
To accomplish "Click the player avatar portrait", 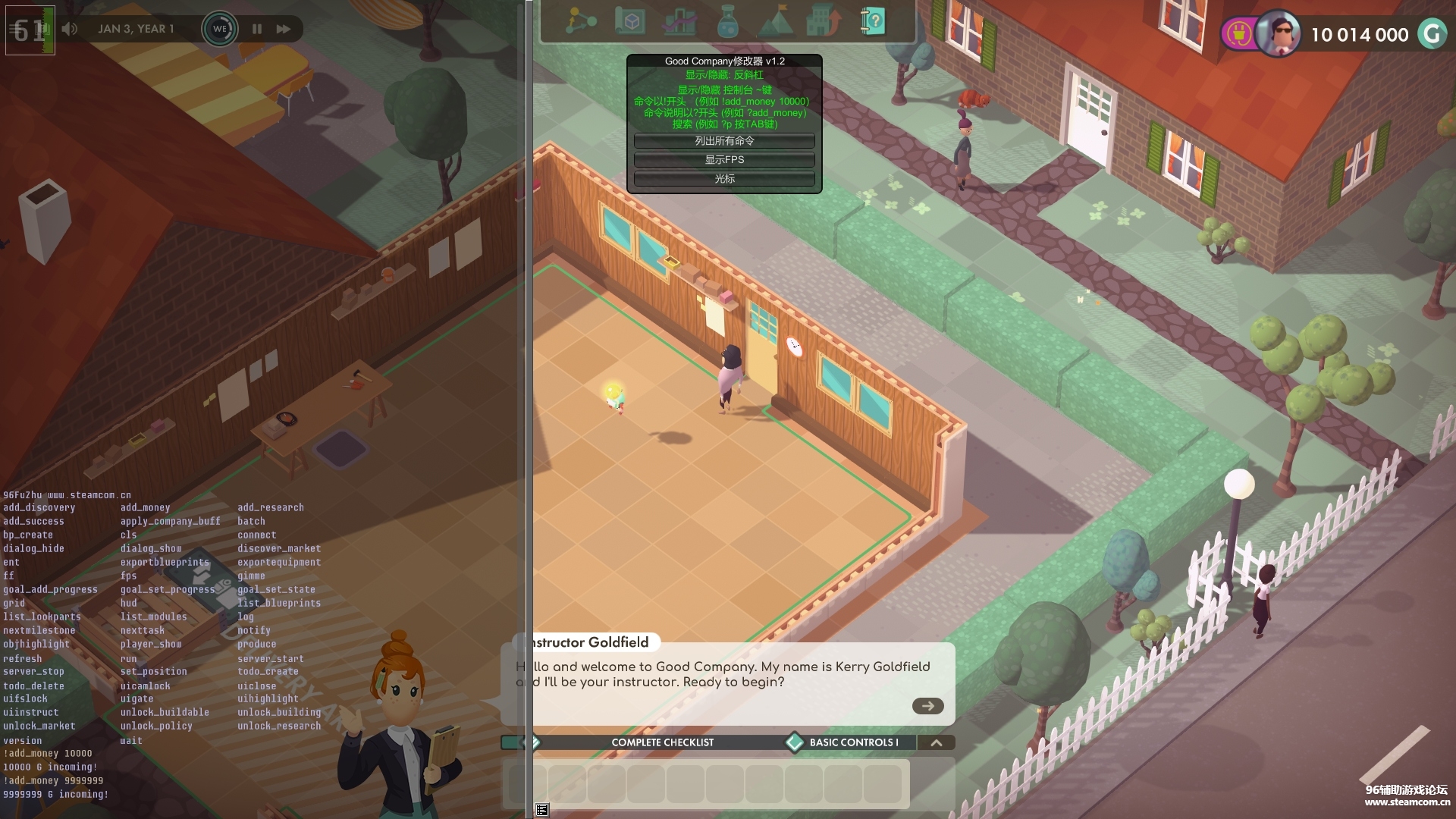I will click(1278, 34).
